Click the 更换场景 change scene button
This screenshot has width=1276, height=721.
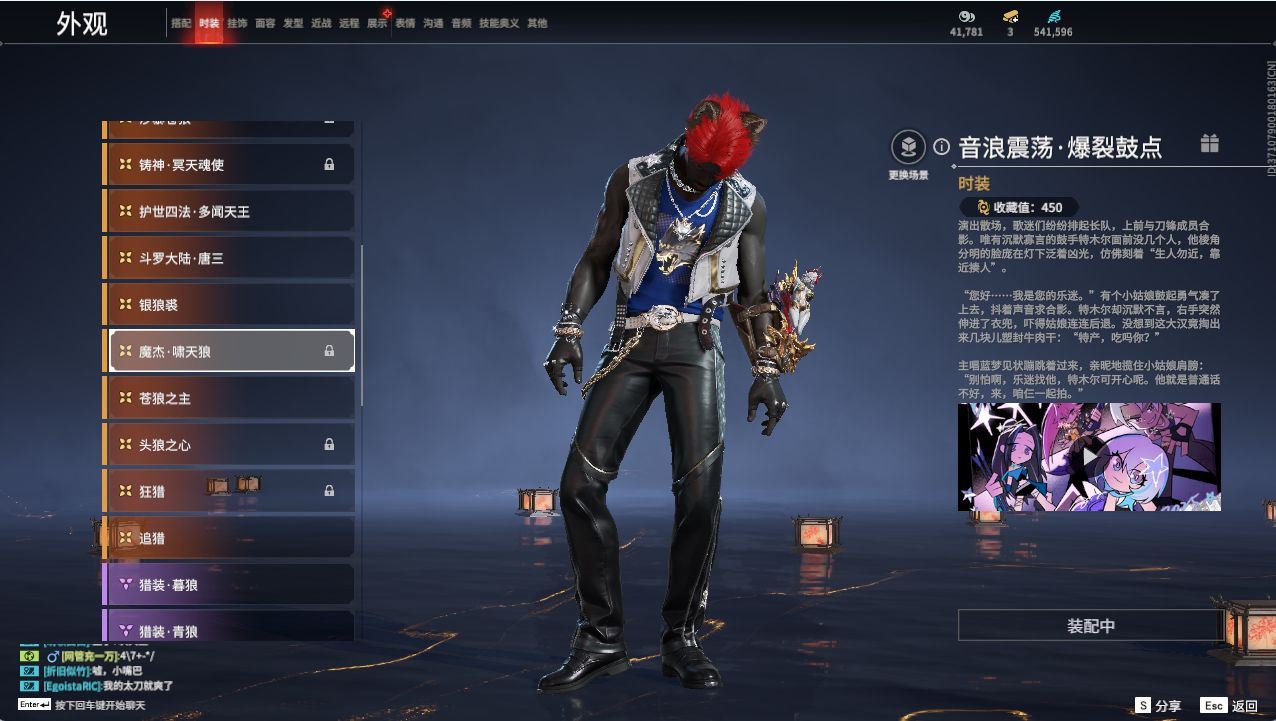908,149
